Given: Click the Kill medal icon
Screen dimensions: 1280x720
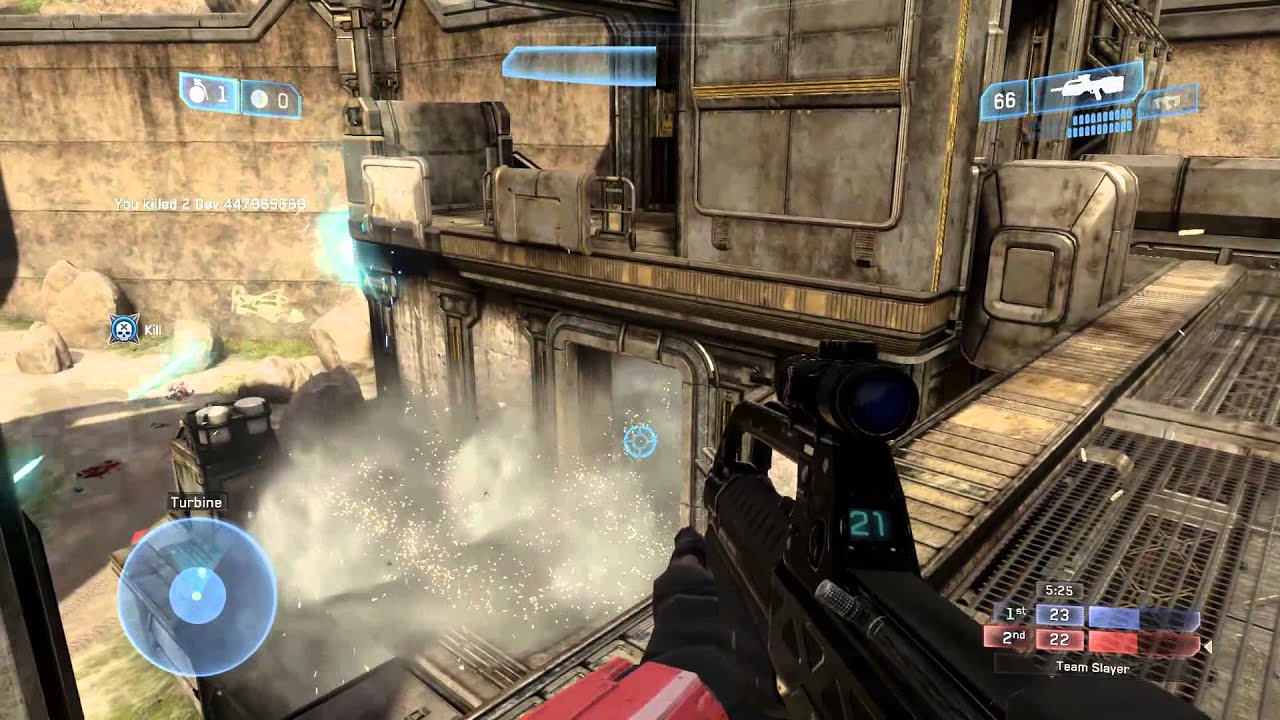Looking at the screenshot, I should click(124, 329).
